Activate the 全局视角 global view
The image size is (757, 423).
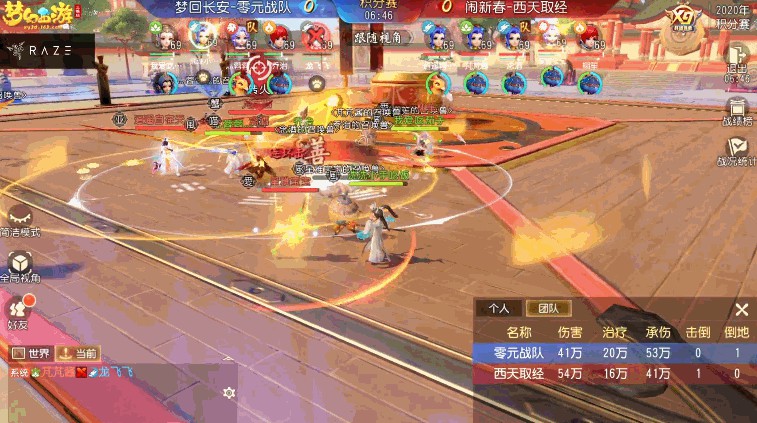click(x=20, y=265)
